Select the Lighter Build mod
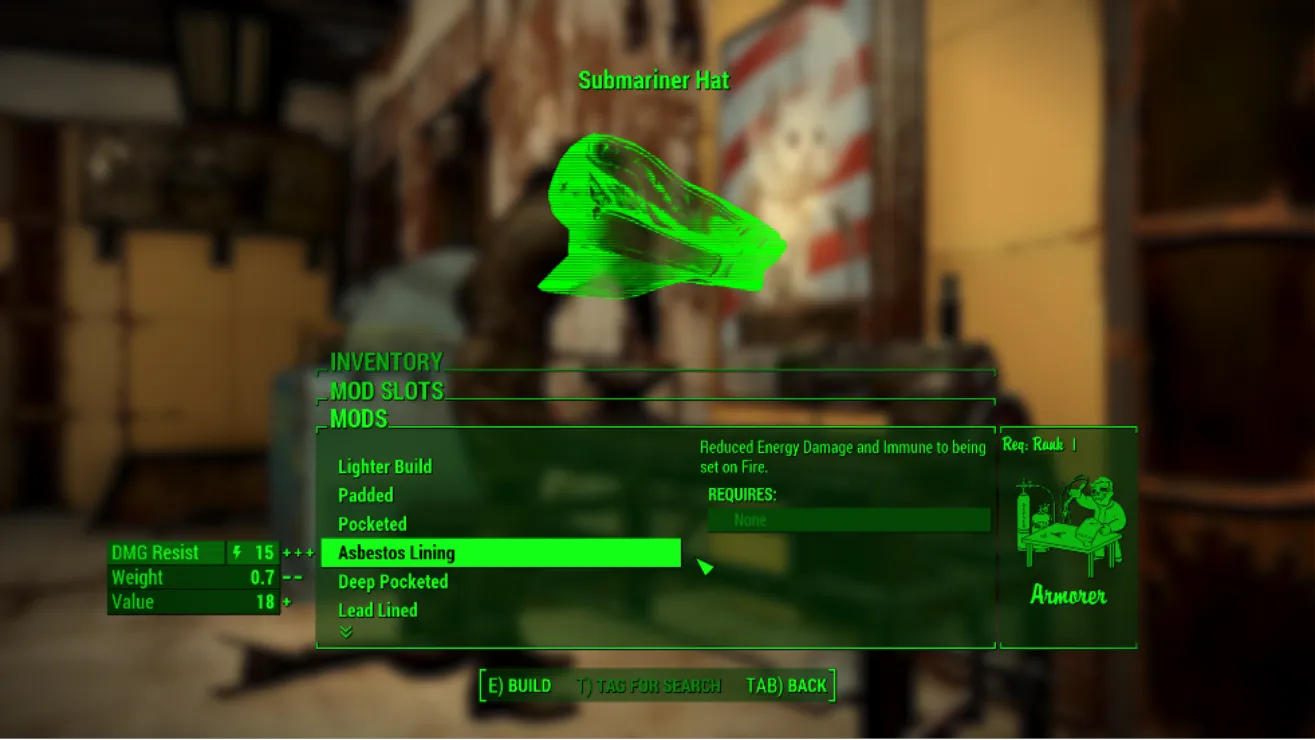The image size is (1315, 740). (x=385, y=467)
